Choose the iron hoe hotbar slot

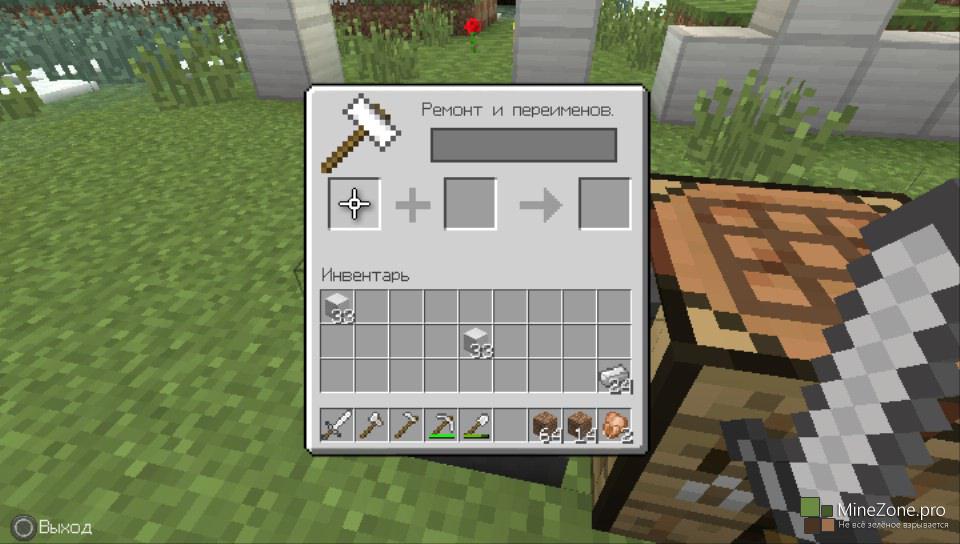point(407,427)
